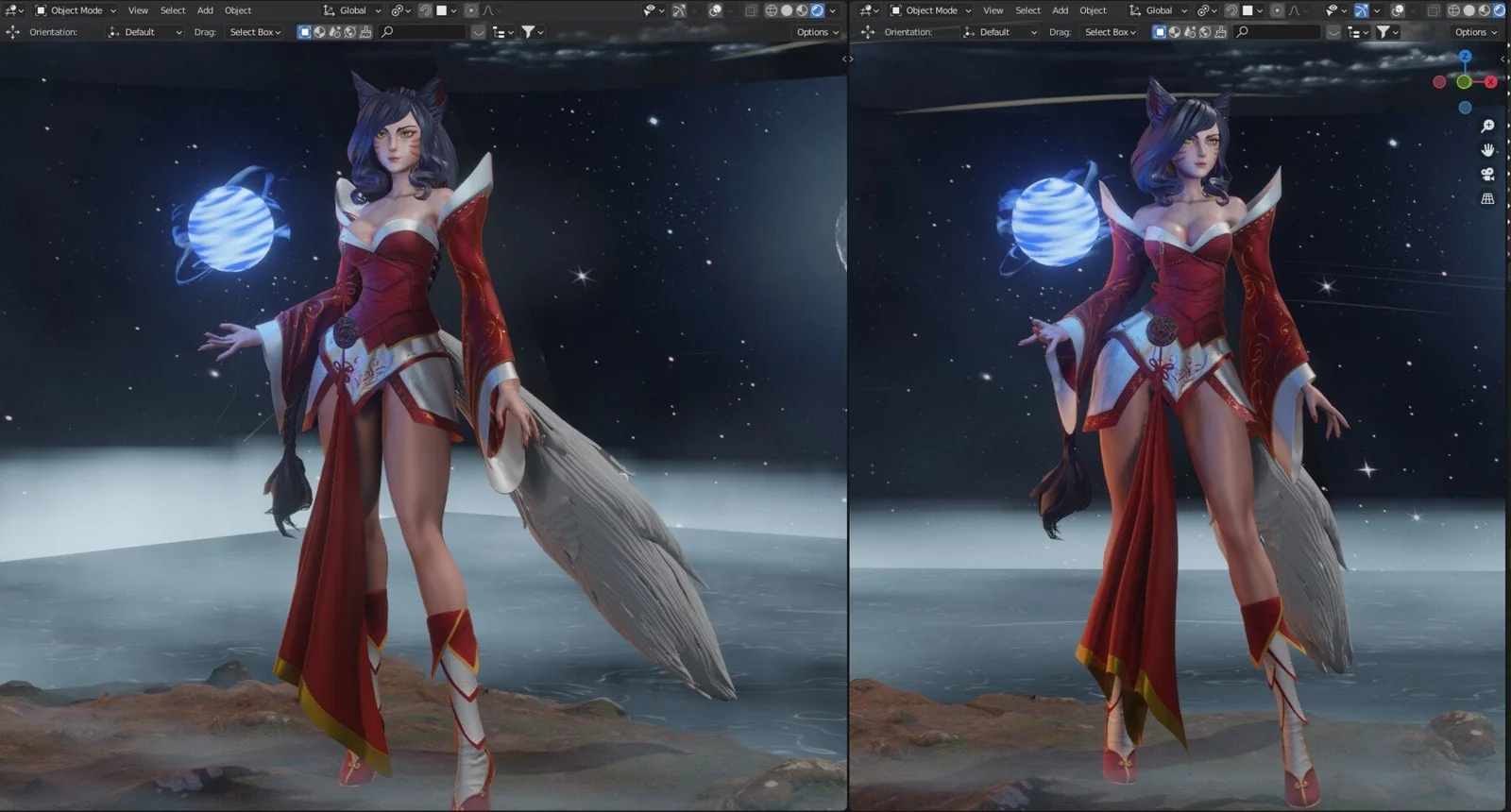Toggle Show Gizmos in the right viewport header
This screenshot has width=1511, height=812.
pos(1361,9)
